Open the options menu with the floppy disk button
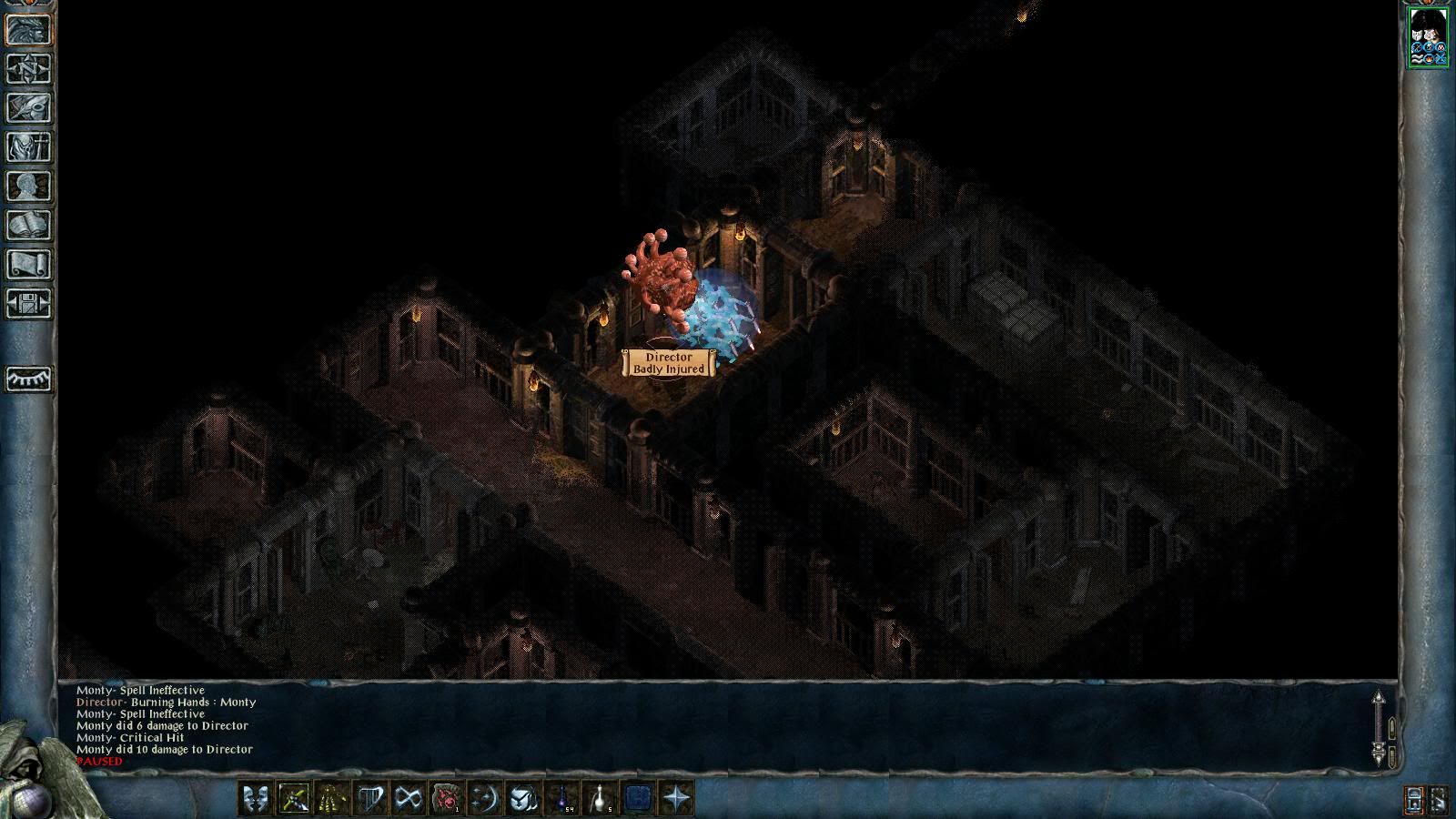The image size is (1456, 819). pos(28,303)
